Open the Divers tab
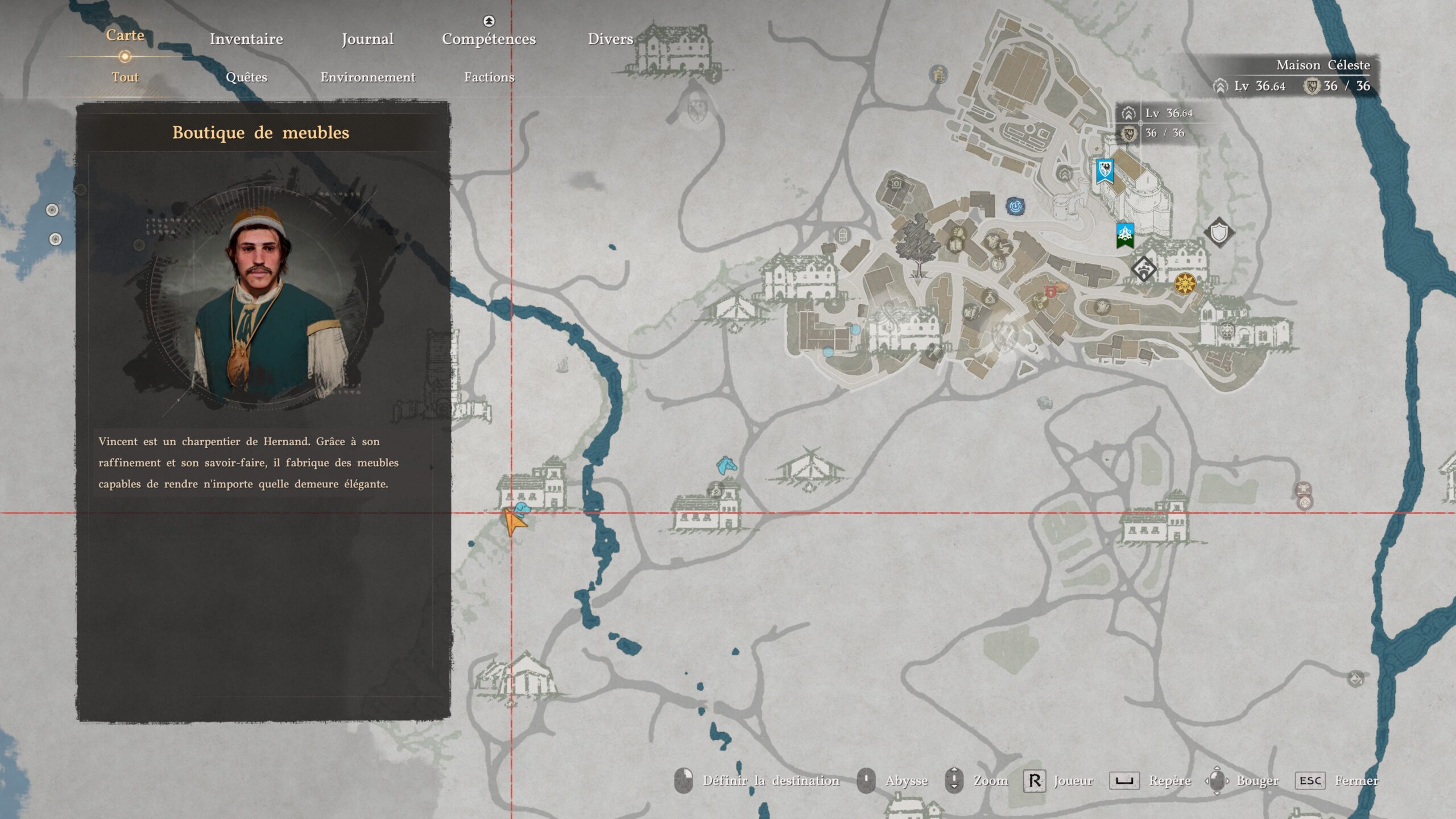This screenshot has width=1456, height=819. pos(610,39)
